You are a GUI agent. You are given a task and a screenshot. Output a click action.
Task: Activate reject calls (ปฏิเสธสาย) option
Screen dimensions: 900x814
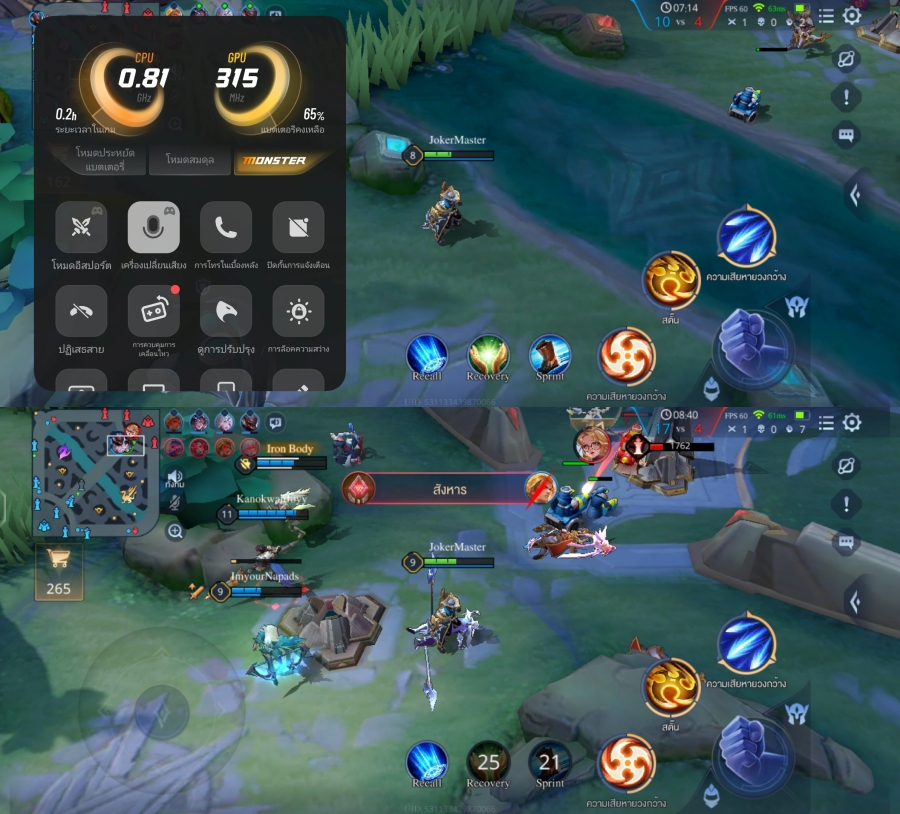[81, 311]
